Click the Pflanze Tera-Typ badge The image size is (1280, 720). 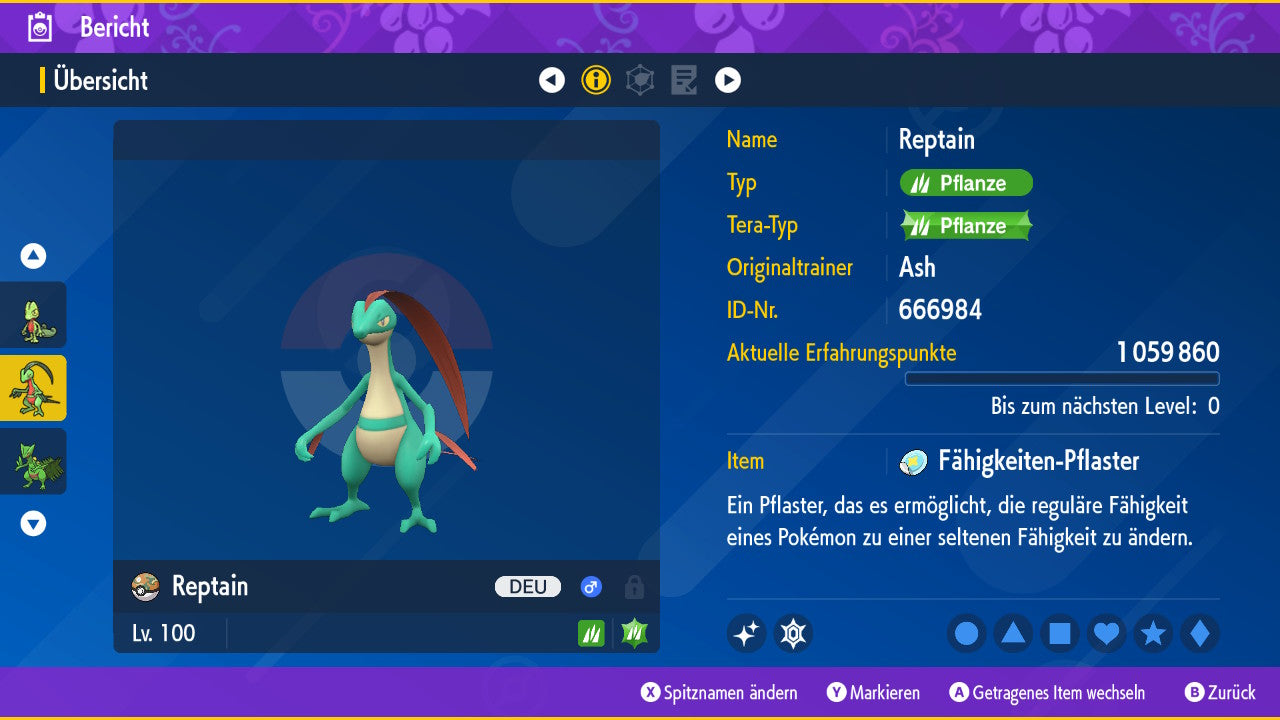point(966,226)
